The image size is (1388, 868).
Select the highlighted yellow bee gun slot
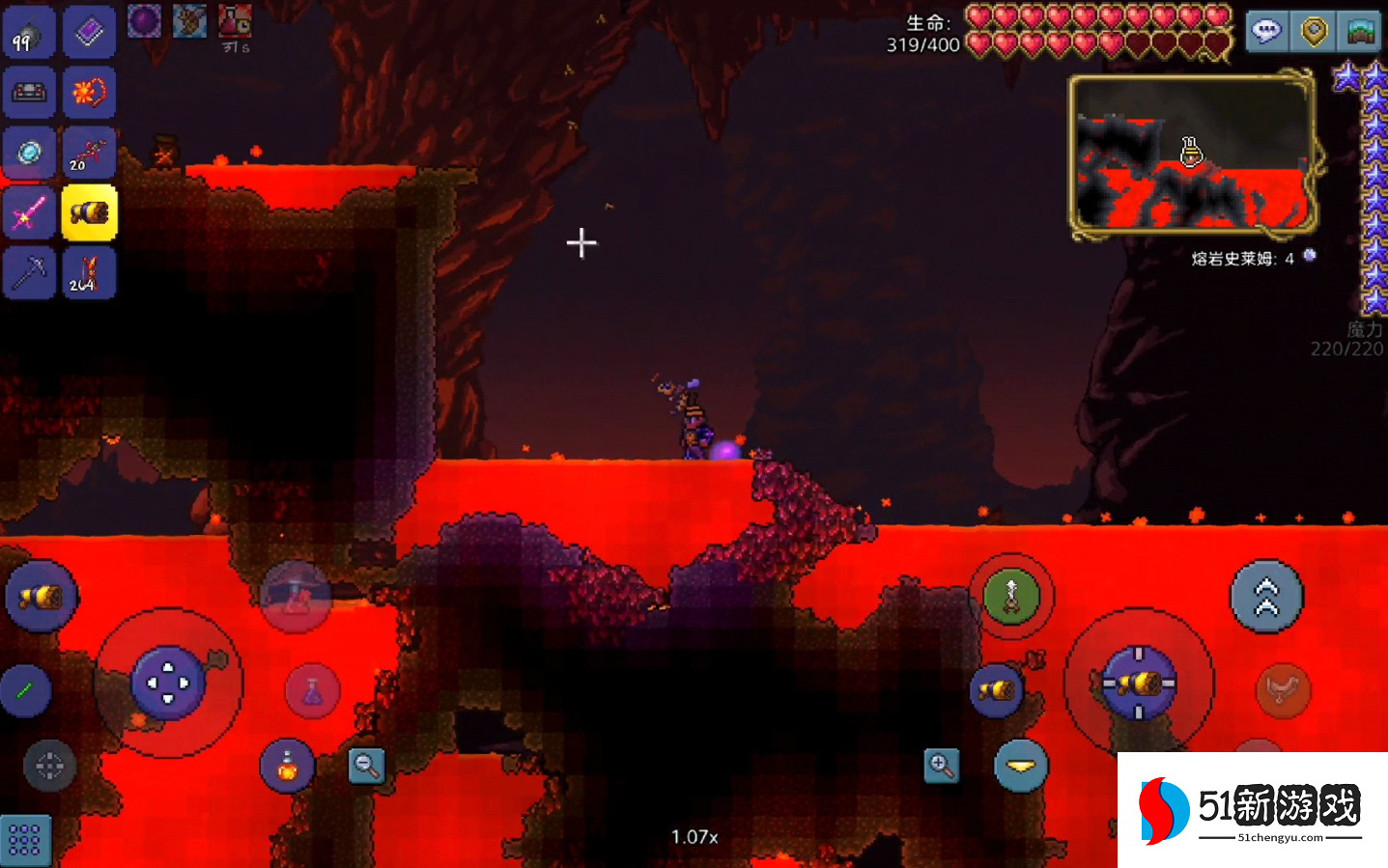[x=89, y=213]
